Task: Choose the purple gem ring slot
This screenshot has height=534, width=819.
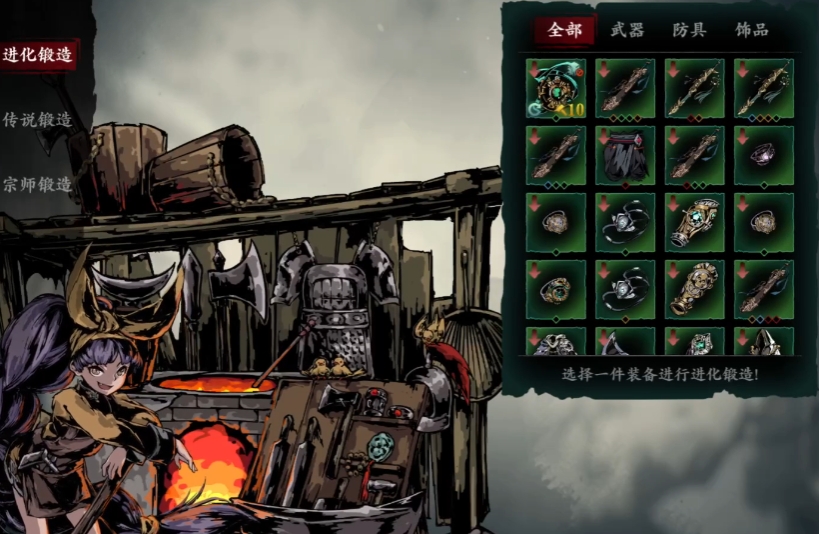Action: click(x=763, y=155)
